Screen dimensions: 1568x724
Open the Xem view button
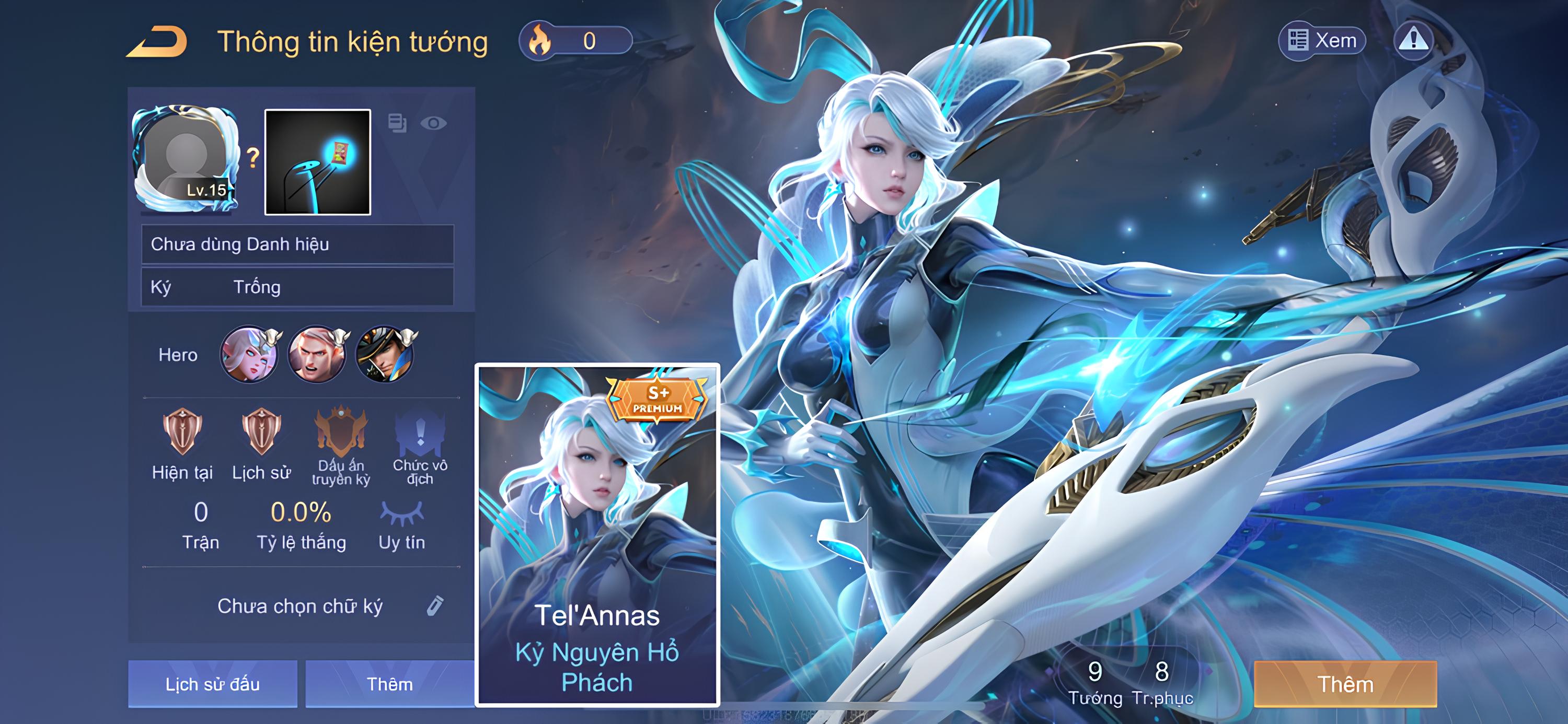(1322, 41)
